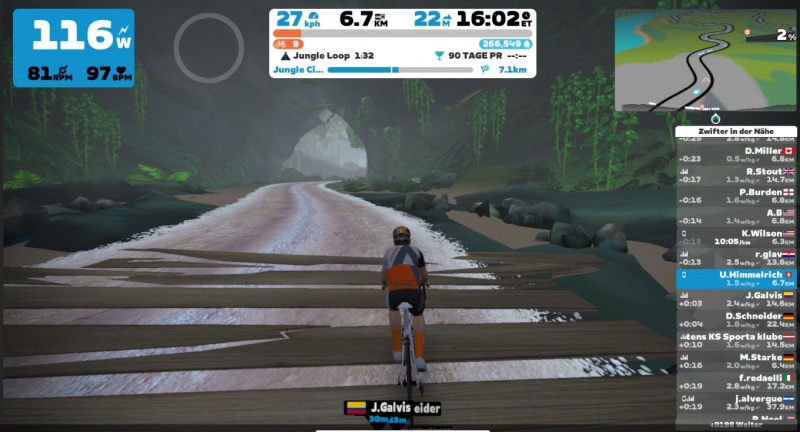Image resolution: width=800 pixels, height=432 pixels.
Task: Open the minimap in the top-right corner
Action: 704,60
